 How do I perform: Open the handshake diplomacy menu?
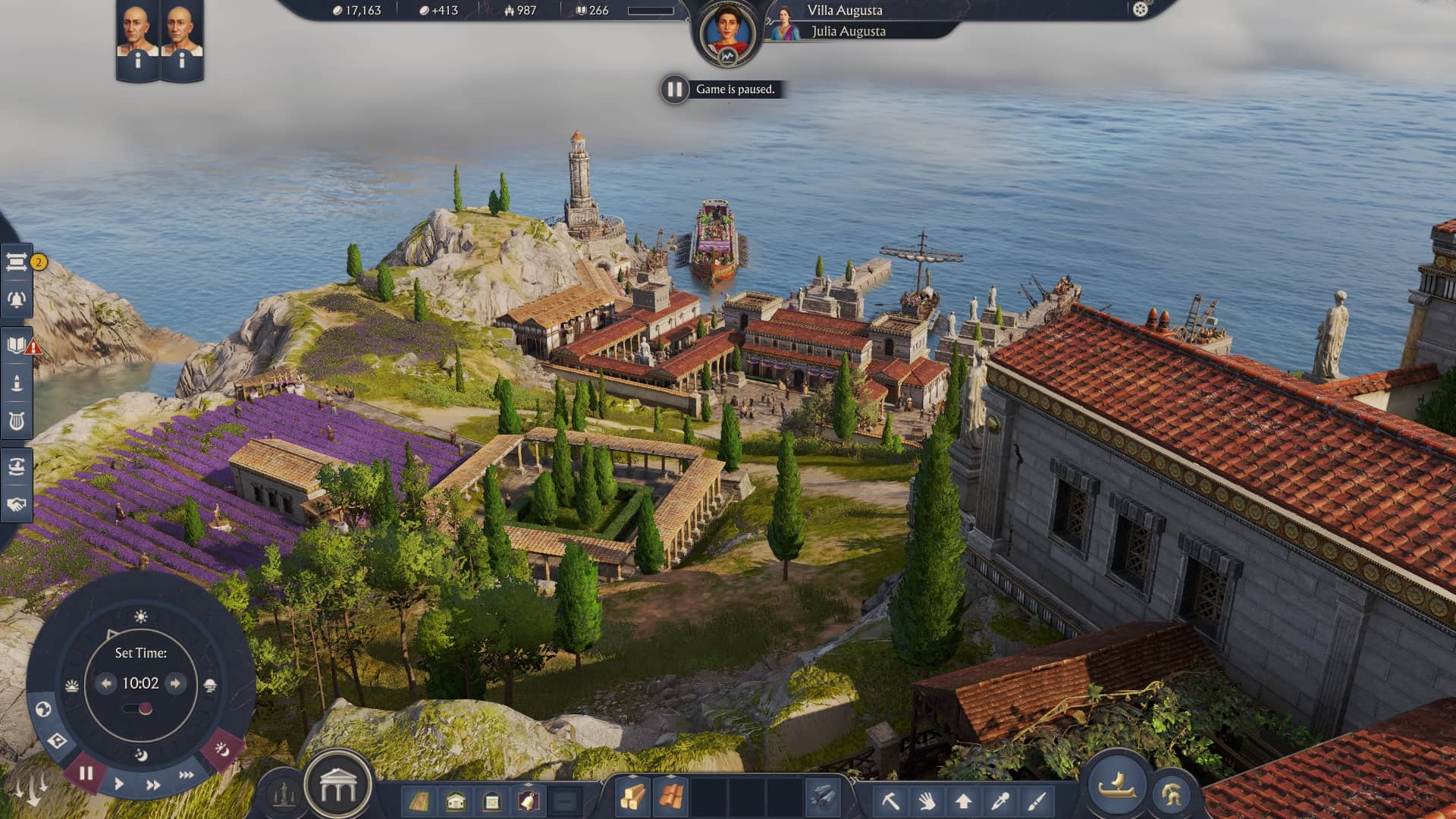coord(17,504)
